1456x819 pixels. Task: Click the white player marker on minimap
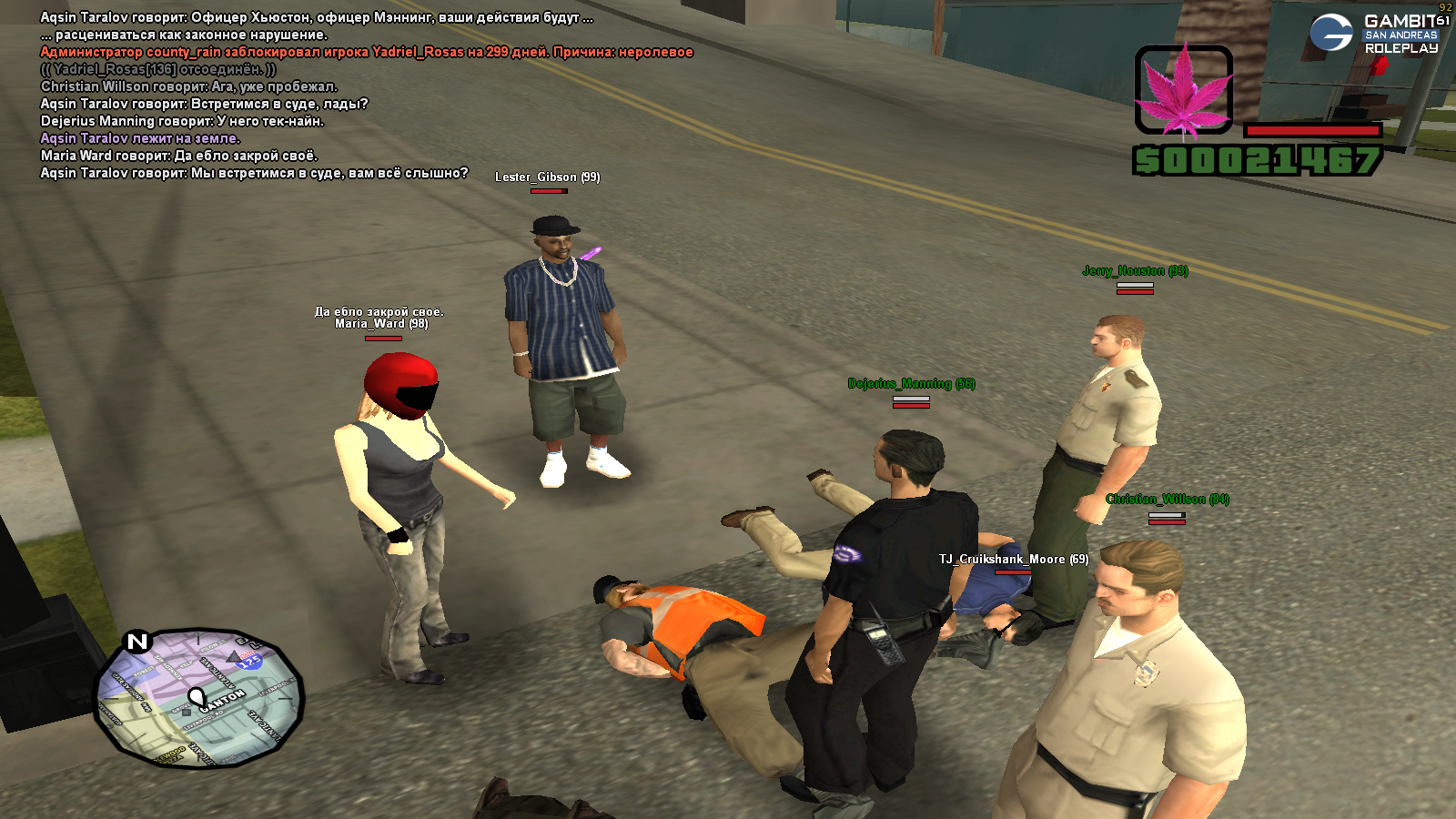(x=196, y=698)
